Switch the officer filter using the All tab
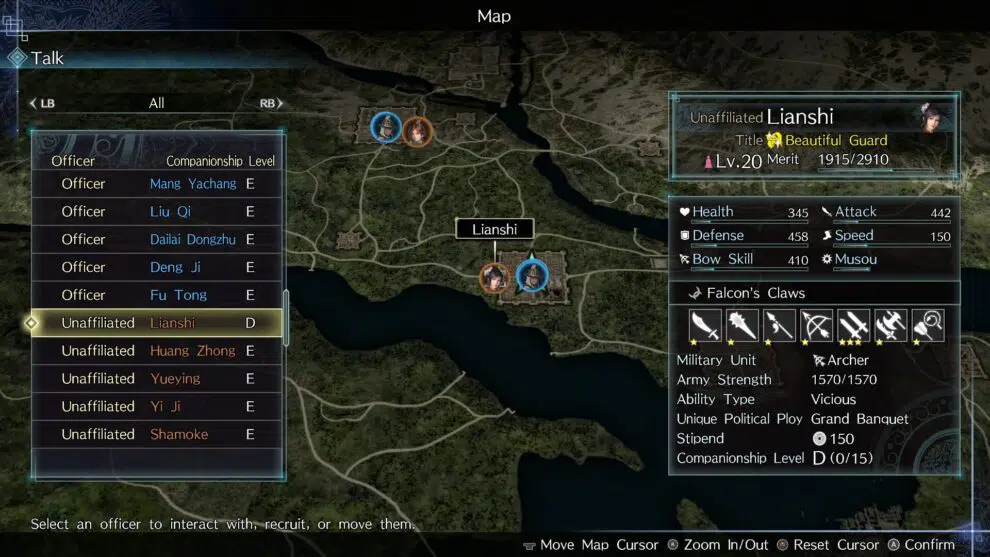Screen dimensions: 990x557 click(x=156, y=103)
